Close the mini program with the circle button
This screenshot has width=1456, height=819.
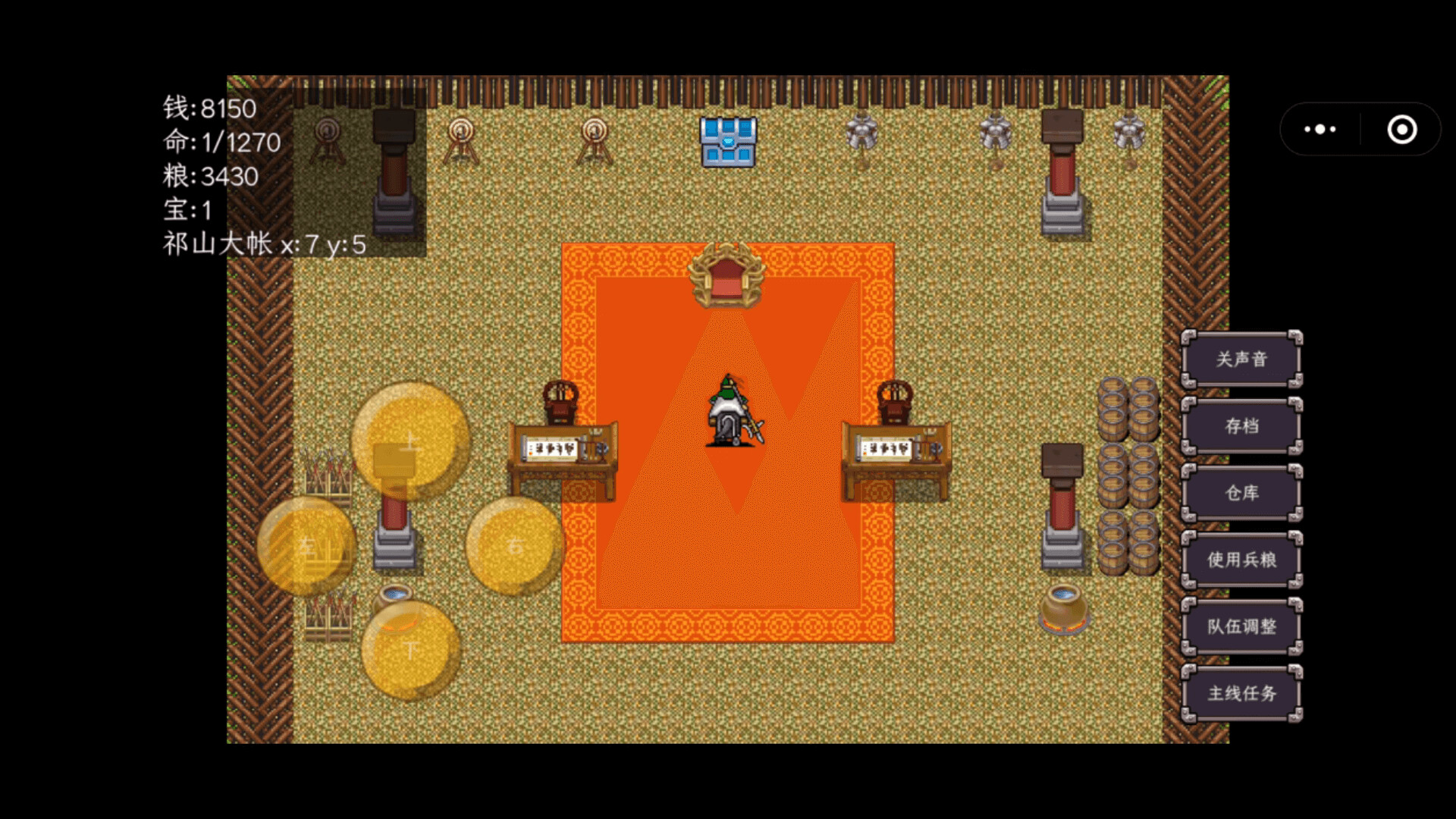point(1401,130)
